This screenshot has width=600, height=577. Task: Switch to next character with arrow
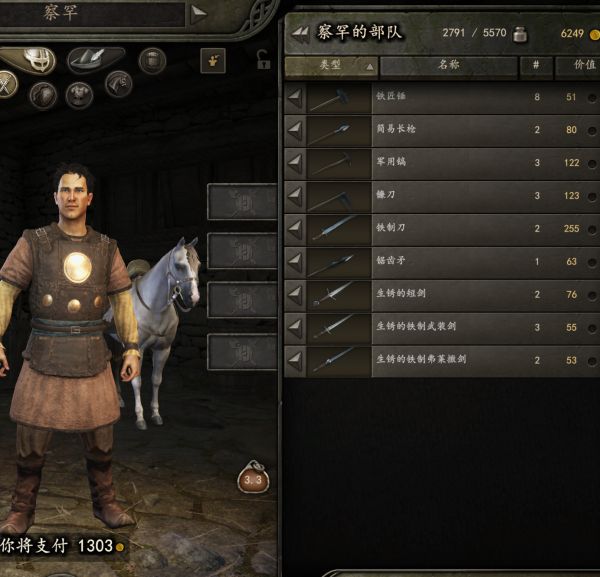(x=199, y=13)
